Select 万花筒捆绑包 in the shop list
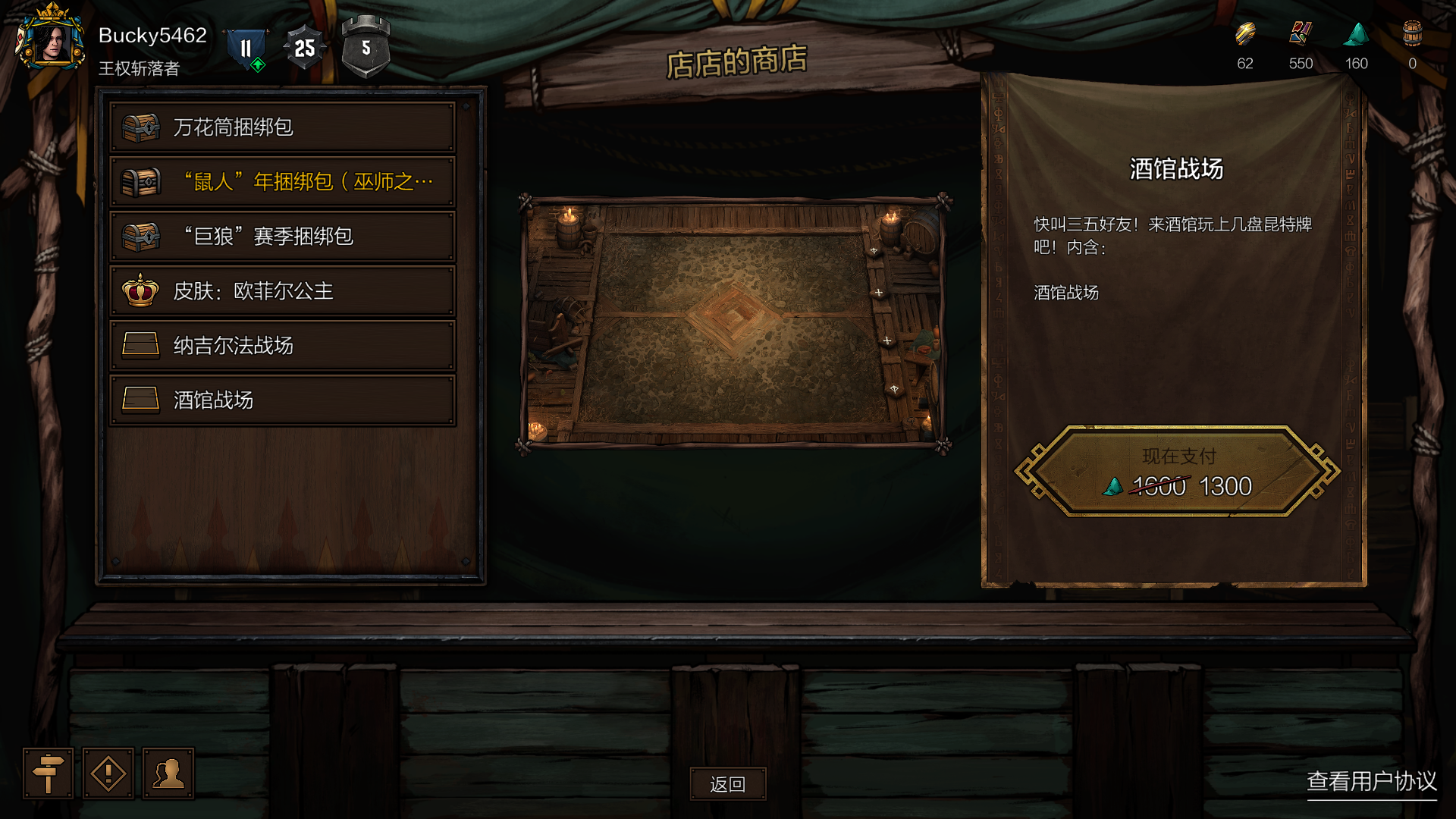The image size is (1456, 819). point(282,127)
